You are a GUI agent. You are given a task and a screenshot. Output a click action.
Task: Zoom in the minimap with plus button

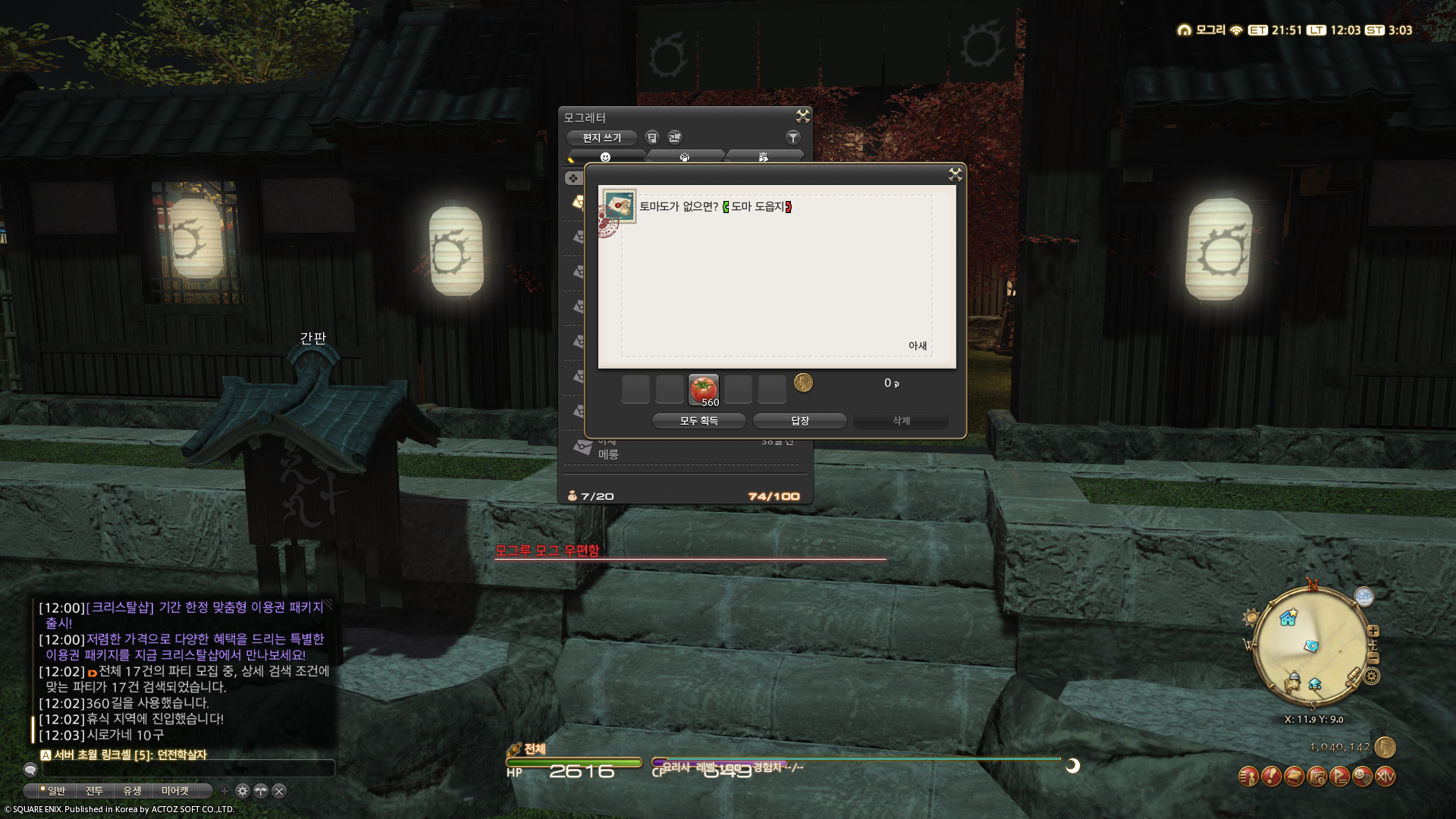1373,631
